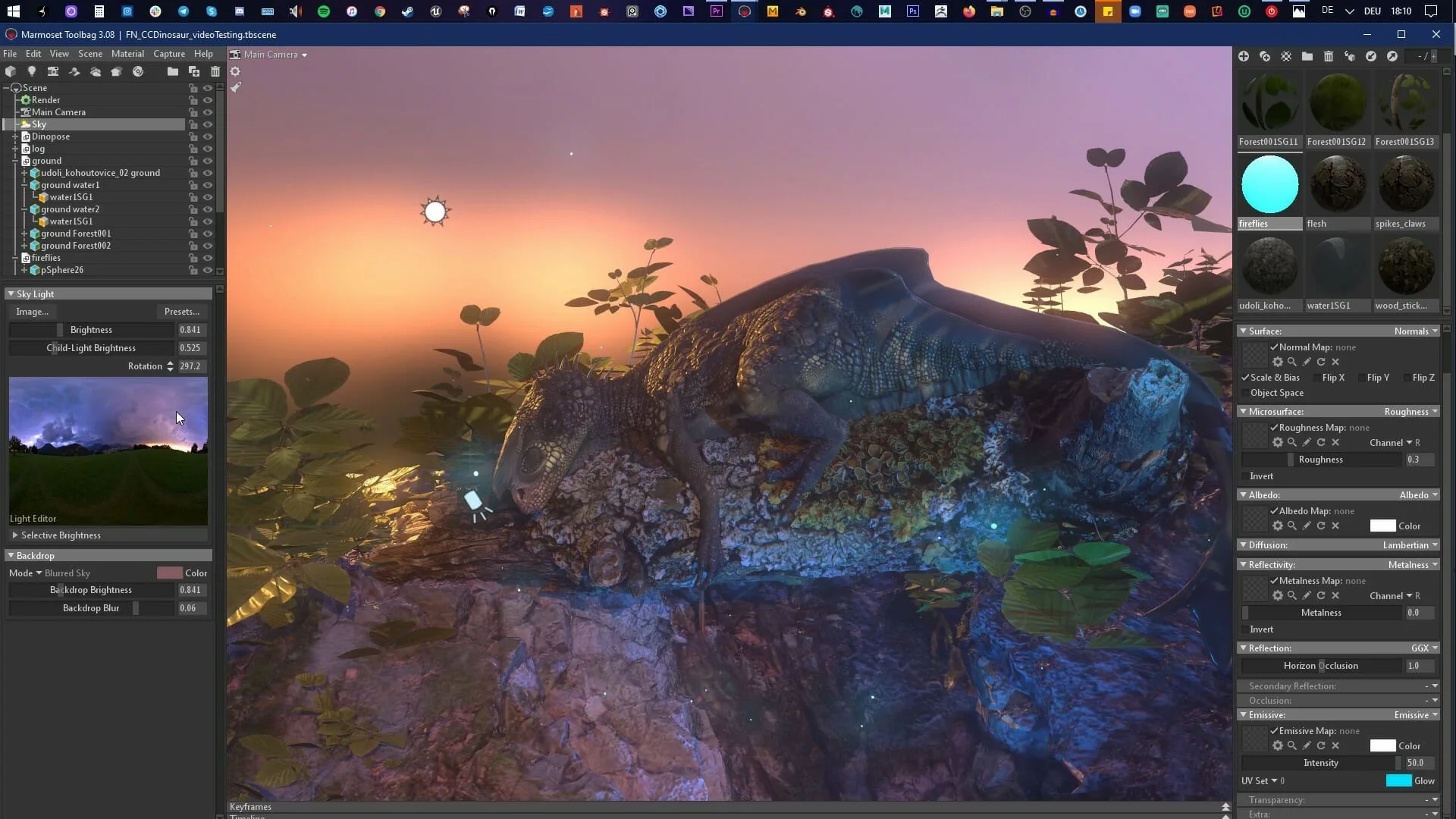Image resolution: width=1456 pixels, height=819 pixels.
Task: Hide the Dinopose object in the outliner
Action: click(x=208, y=136)
